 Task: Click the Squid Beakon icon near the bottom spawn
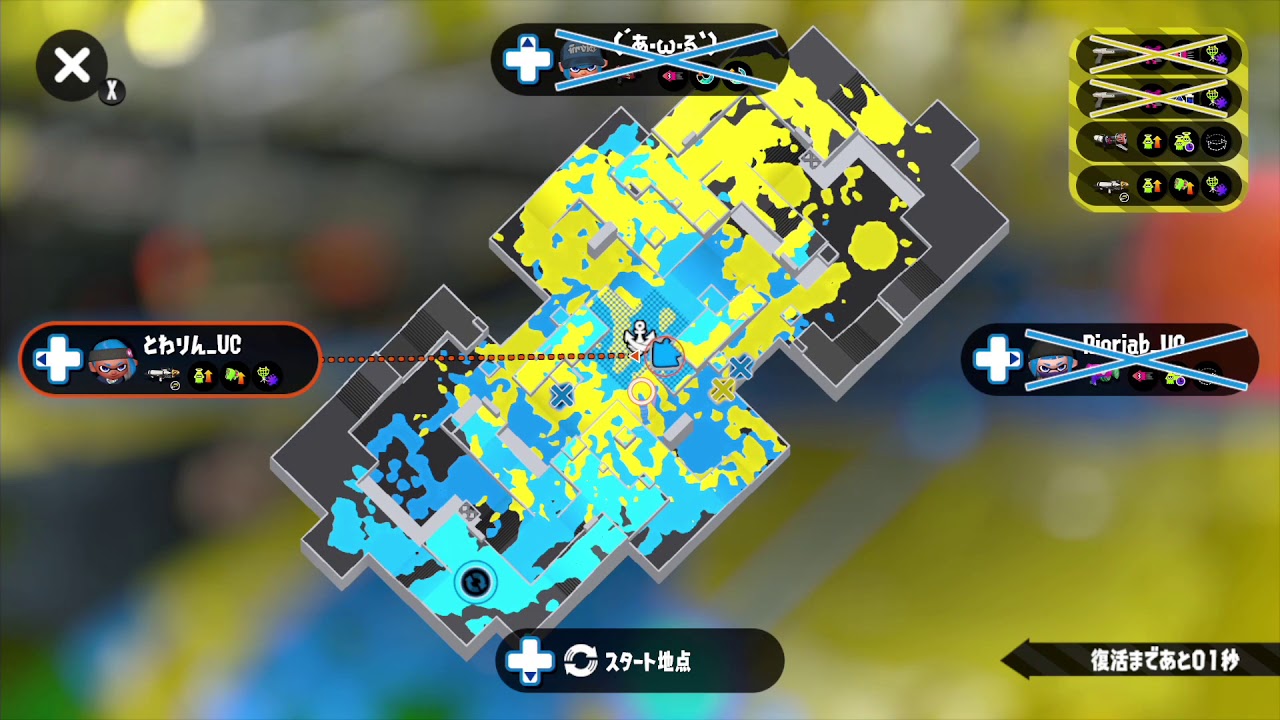pos(474,582)
